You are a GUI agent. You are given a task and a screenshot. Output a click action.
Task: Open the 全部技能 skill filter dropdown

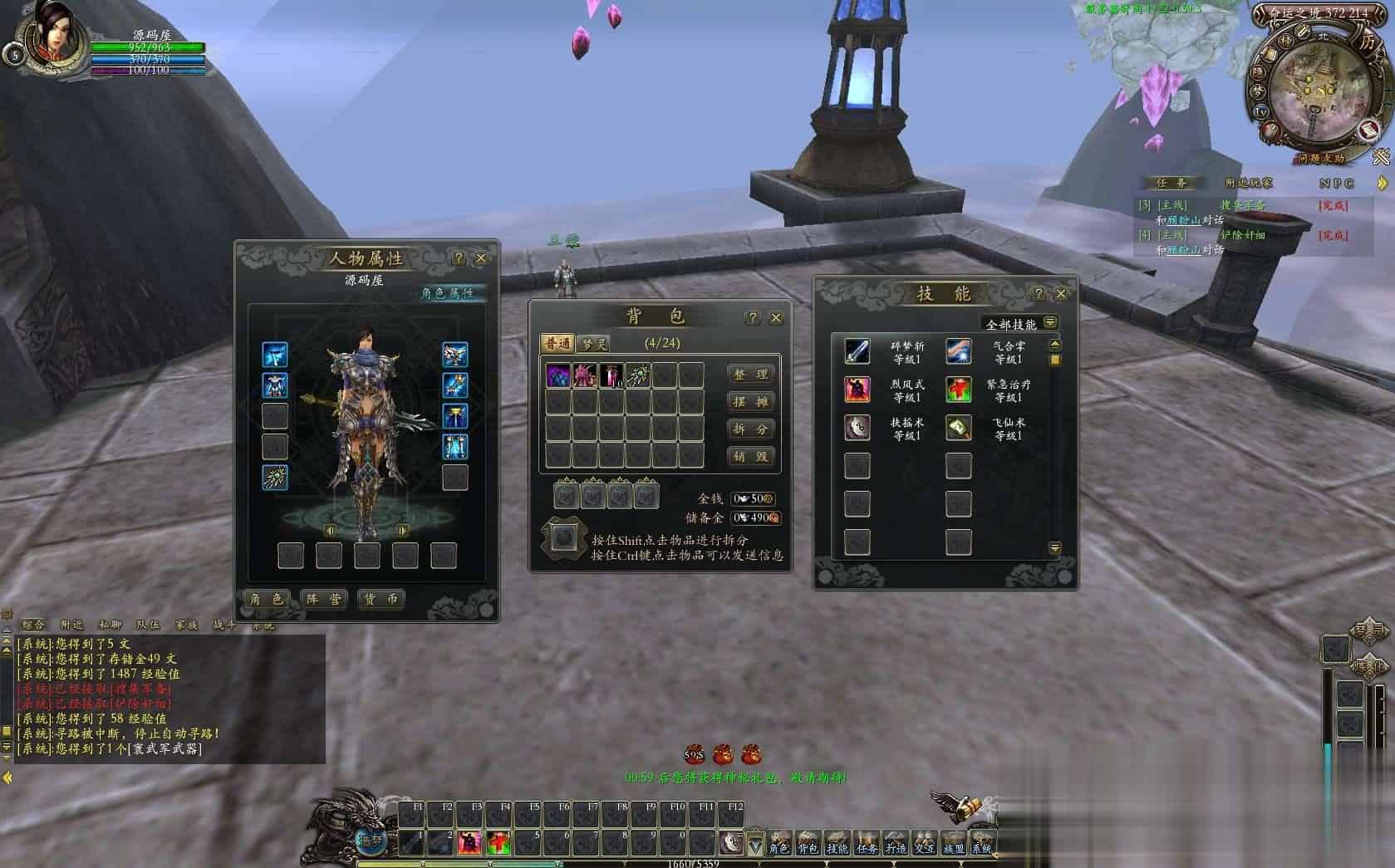pyautogui.click(x=1050, y=322)
